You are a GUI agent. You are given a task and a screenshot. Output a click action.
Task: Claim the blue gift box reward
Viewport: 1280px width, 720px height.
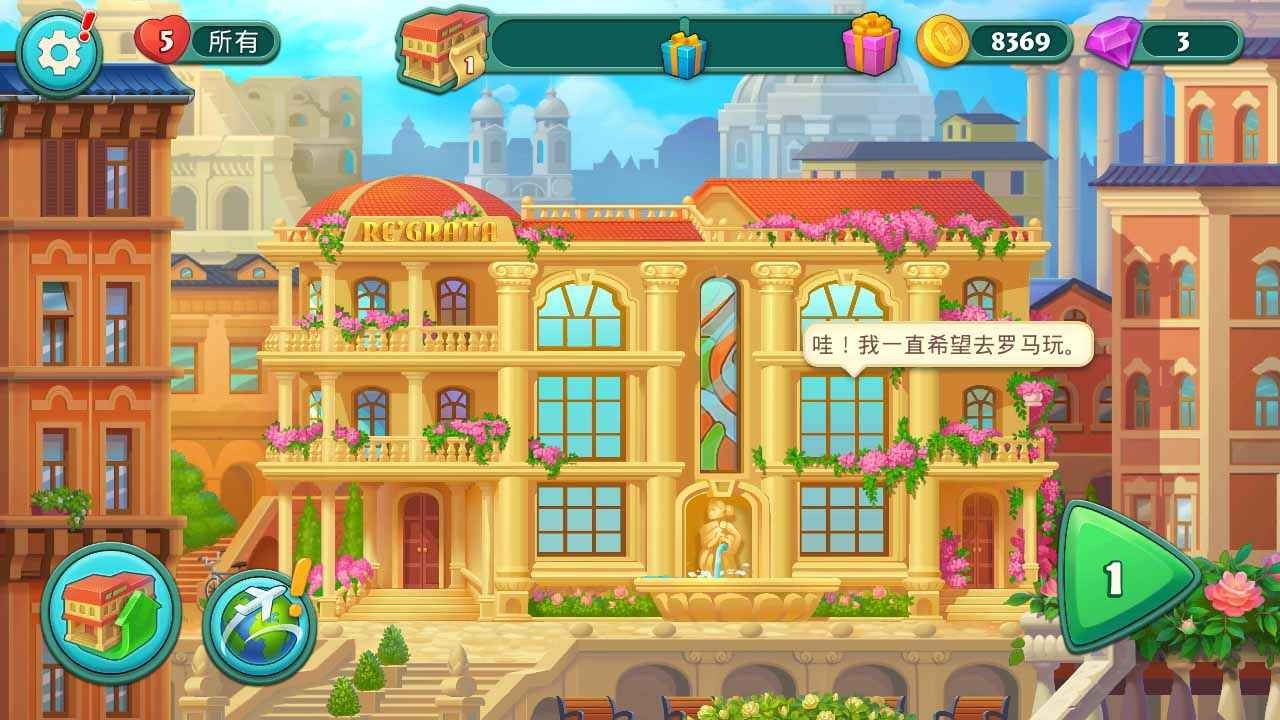pyautogui.click(x=683, y=52)
